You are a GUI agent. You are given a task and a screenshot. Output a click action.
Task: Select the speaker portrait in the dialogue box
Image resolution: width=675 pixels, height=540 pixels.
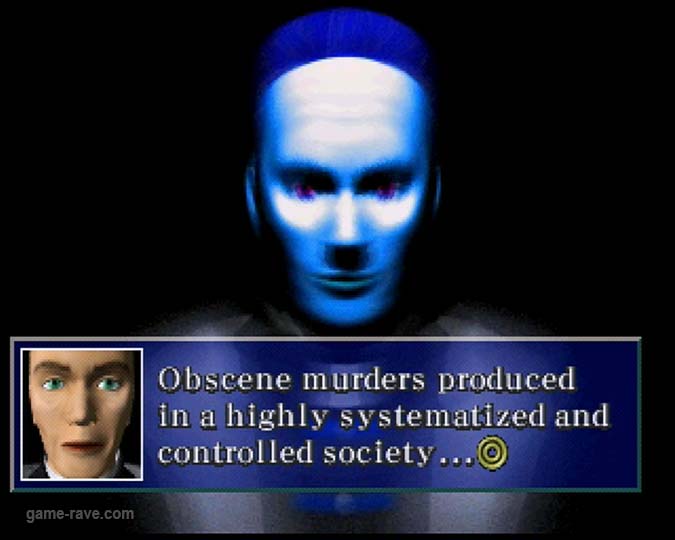point(82,413)
